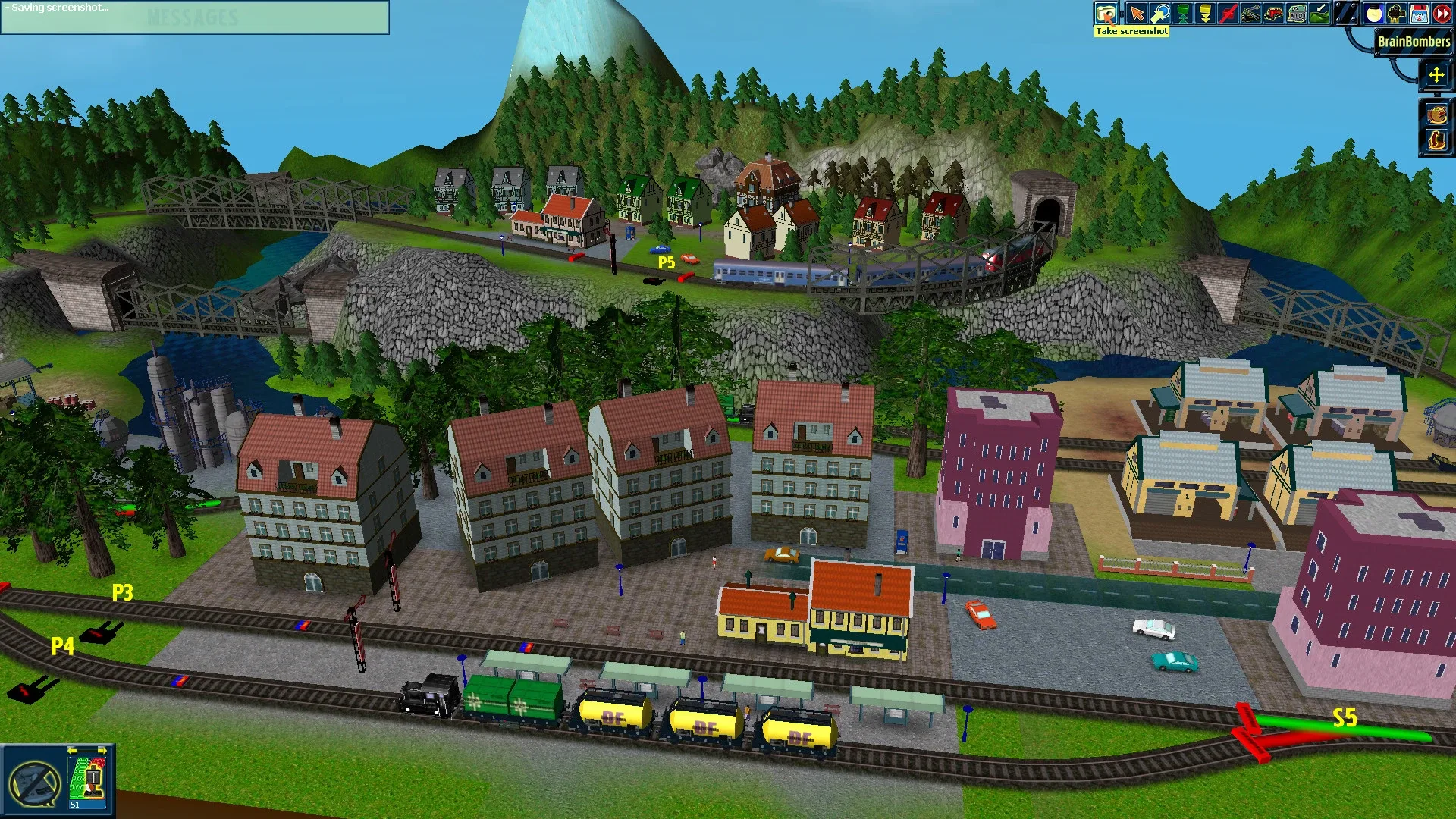Screen dimensions: 1456x819
Task: Save the layout using the floppy disk button
Action: pyautogui.click(x=1417, y=13)
